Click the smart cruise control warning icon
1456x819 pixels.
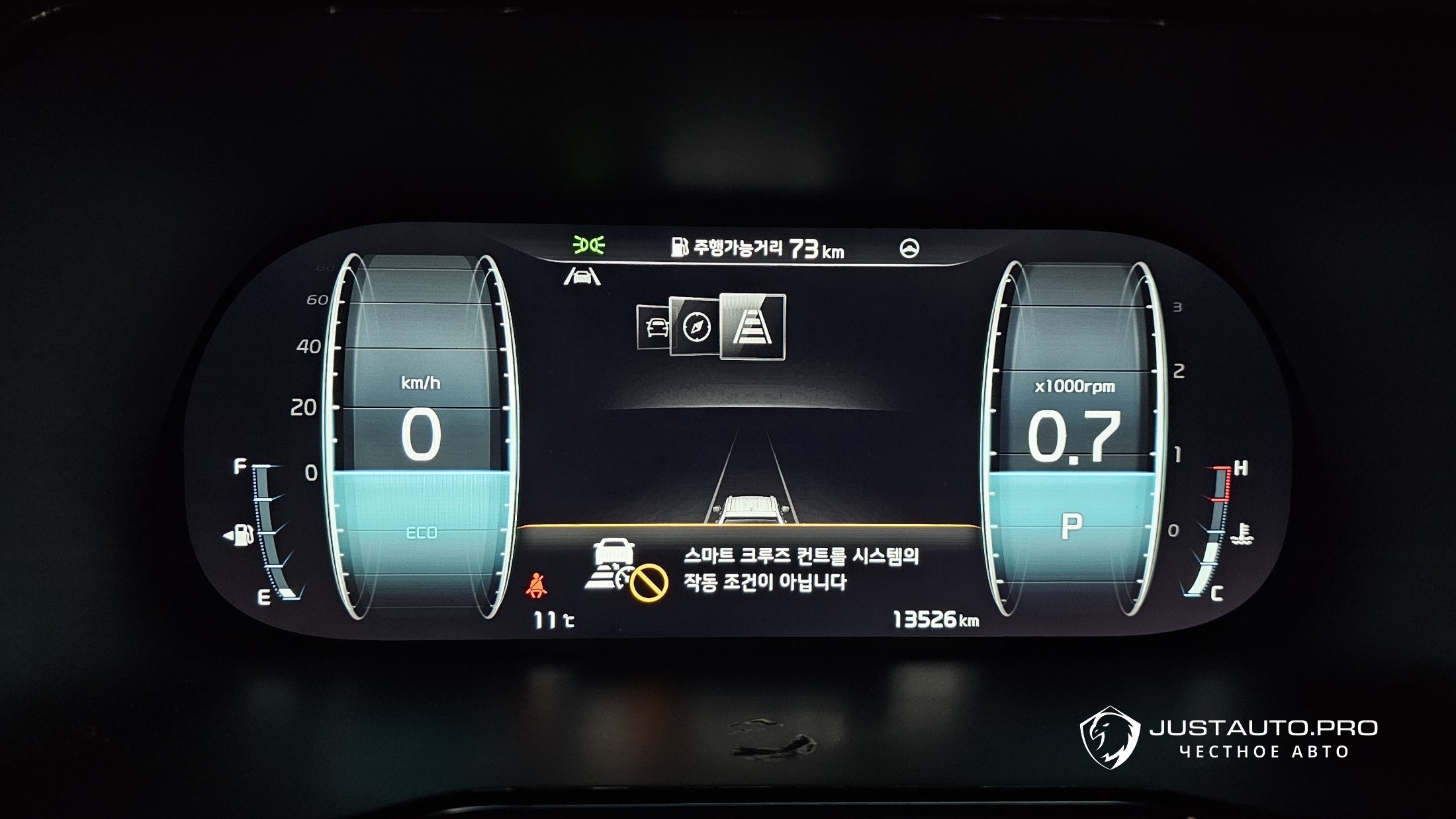pyautogui.click(x=625, y=570)
